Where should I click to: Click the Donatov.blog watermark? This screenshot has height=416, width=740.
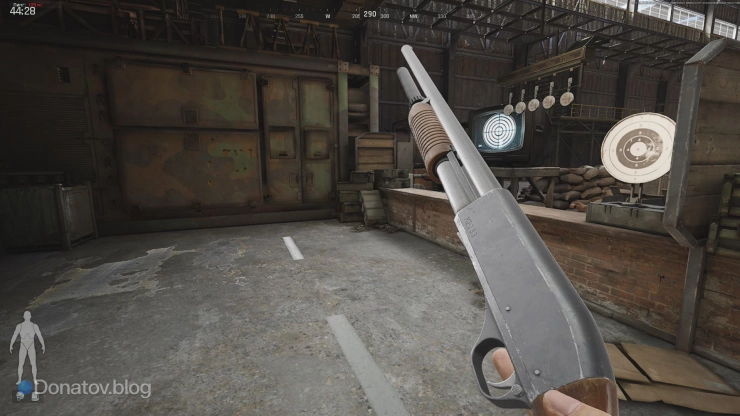click(92, 388)
